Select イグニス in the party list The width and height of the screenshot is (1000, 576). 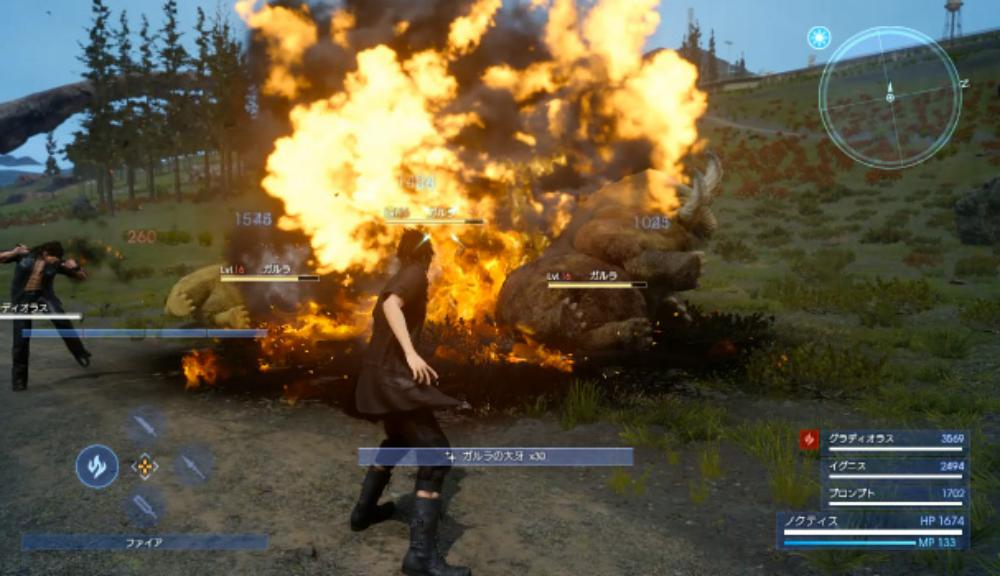[x=894, y=466]
